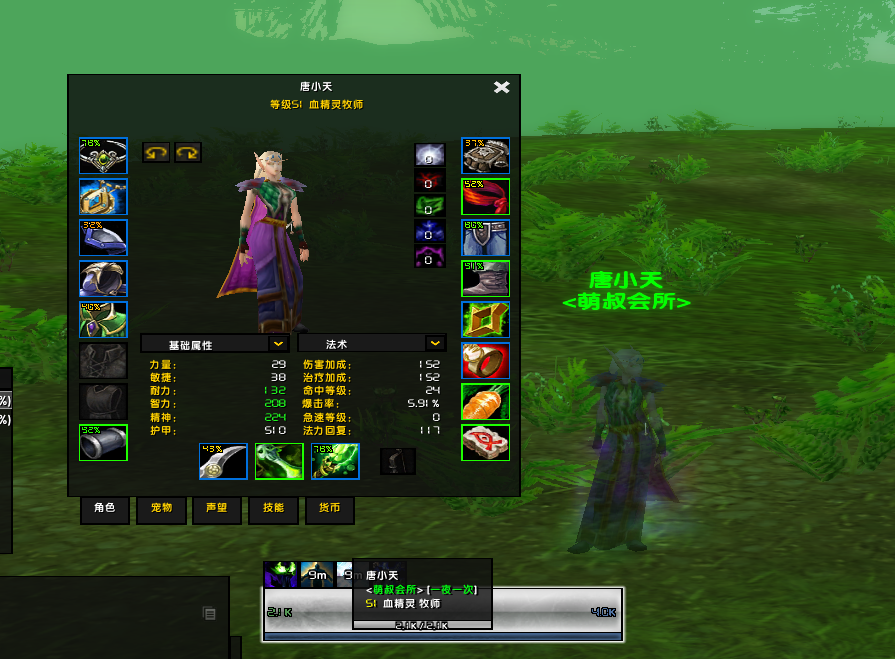Open the 货币 tab
The width and height of the screenshot is (895, 659).
(x=329, y=508)
